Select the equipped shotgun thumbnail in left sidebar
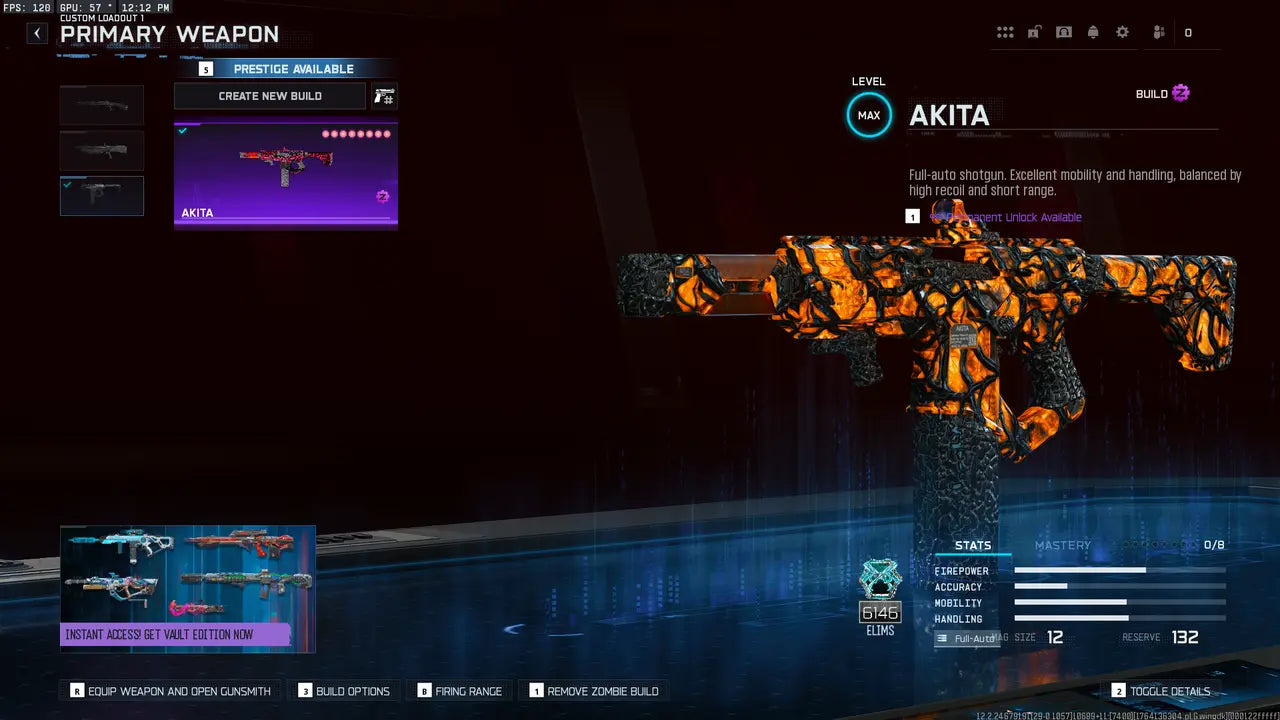Screen dimensions: 1280x720 pyautogui.click(x=101, y=196)
